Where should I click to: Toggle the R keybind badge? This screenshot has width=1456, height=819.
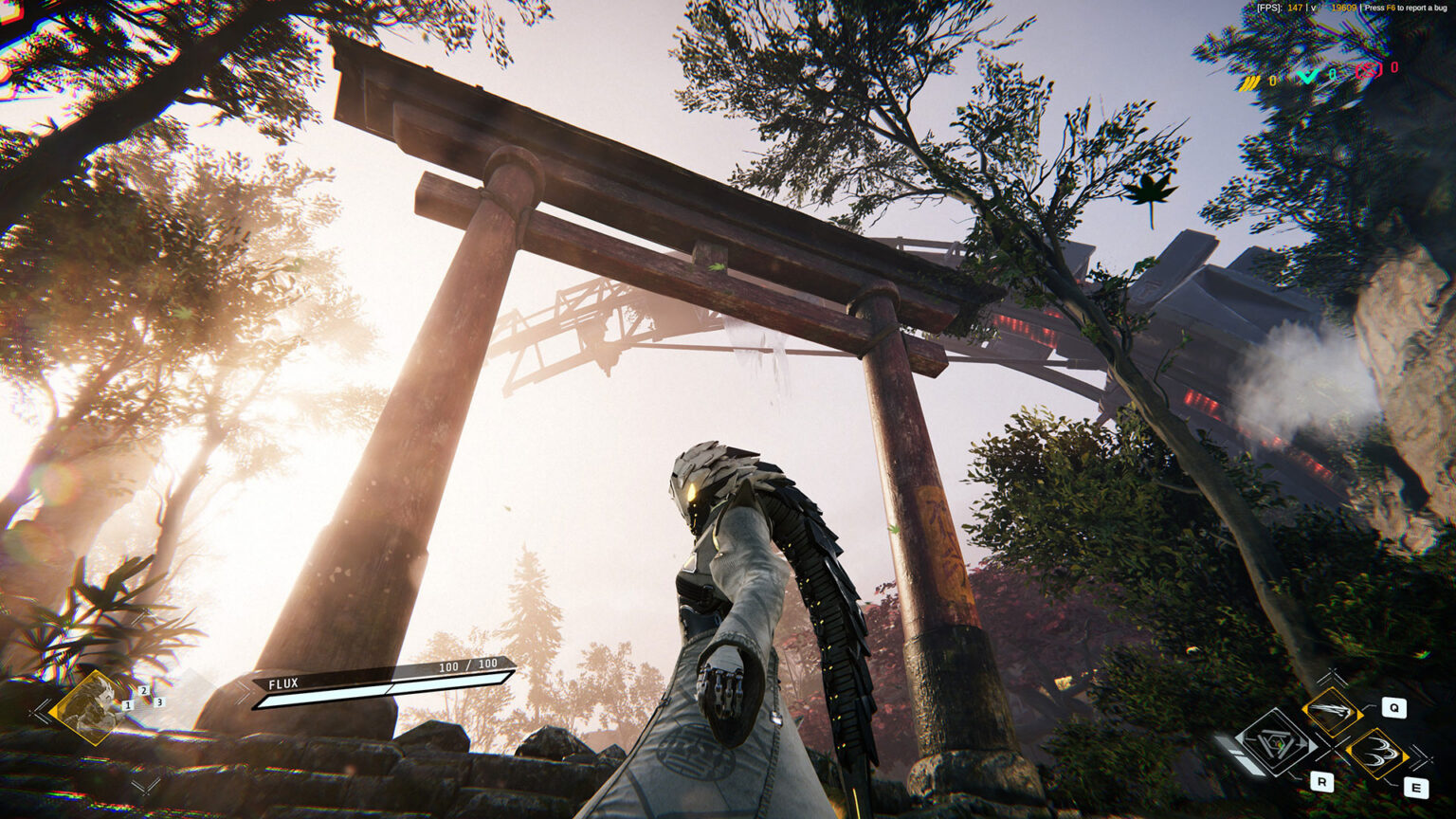pyautogui.click(x=1322, y=782)
